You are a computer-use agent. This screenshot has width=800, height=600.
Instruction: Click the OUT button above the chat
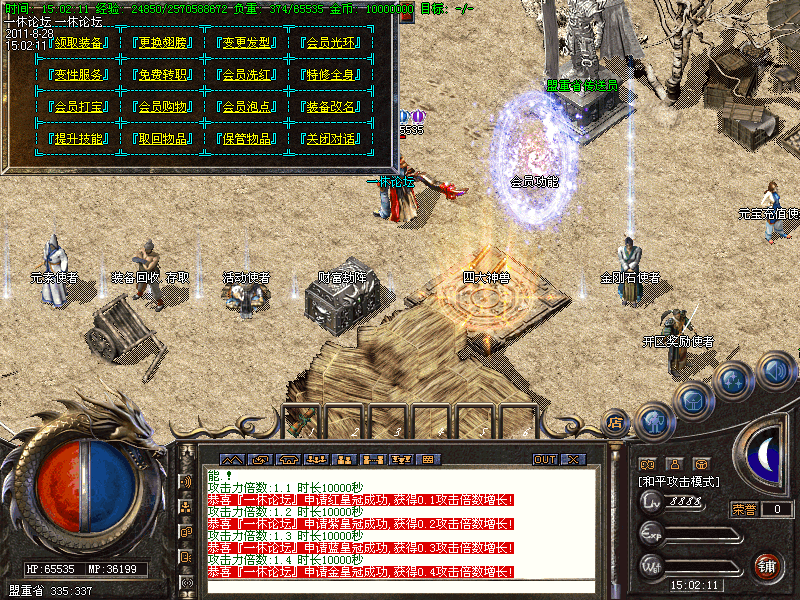[x=544, y=459]
